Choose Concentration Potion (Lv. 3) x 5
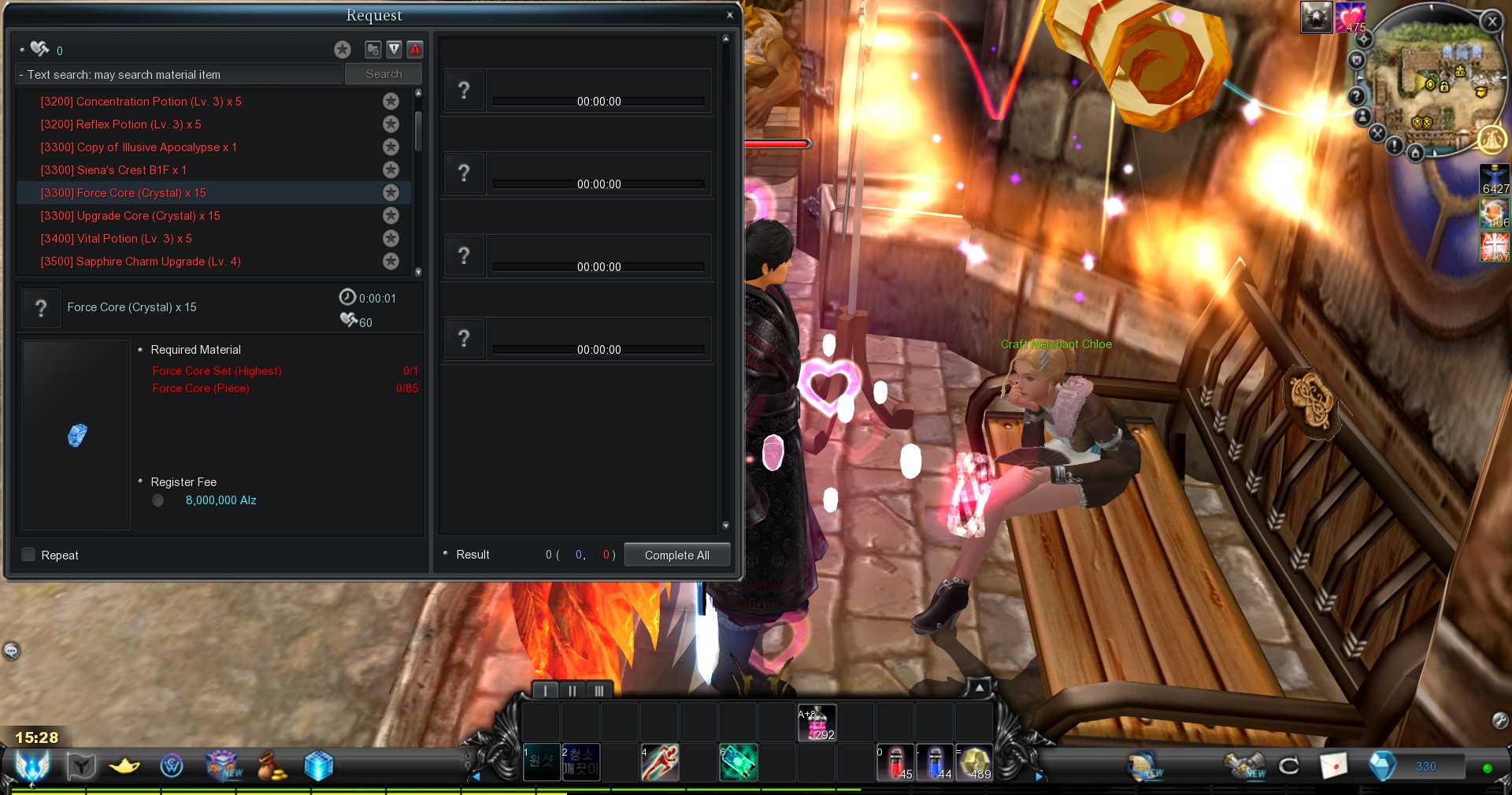1512x795 pixels. (141, 102)
